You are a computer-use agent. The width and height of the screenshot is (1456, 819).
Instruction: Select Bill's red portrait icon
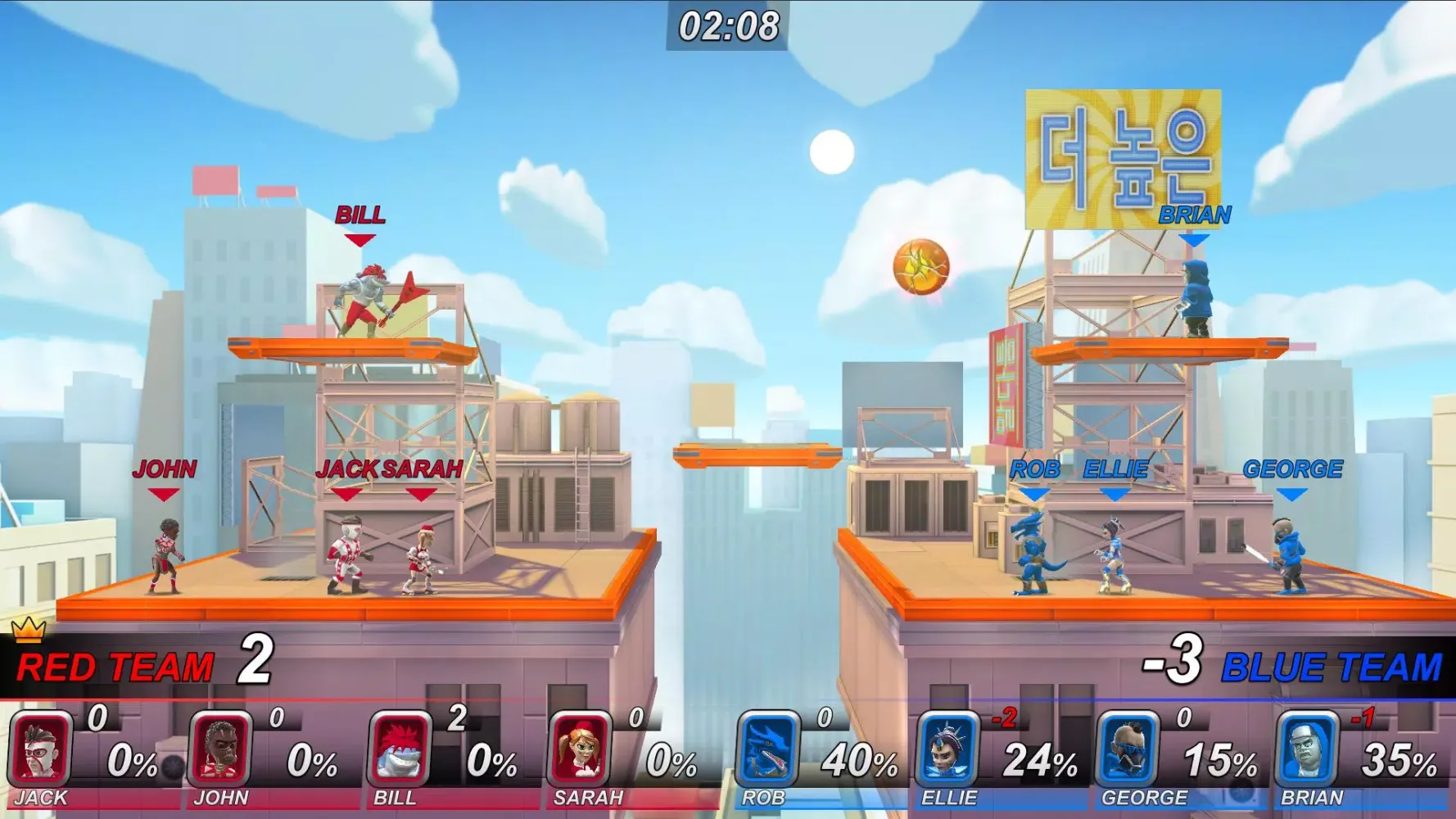399,745
